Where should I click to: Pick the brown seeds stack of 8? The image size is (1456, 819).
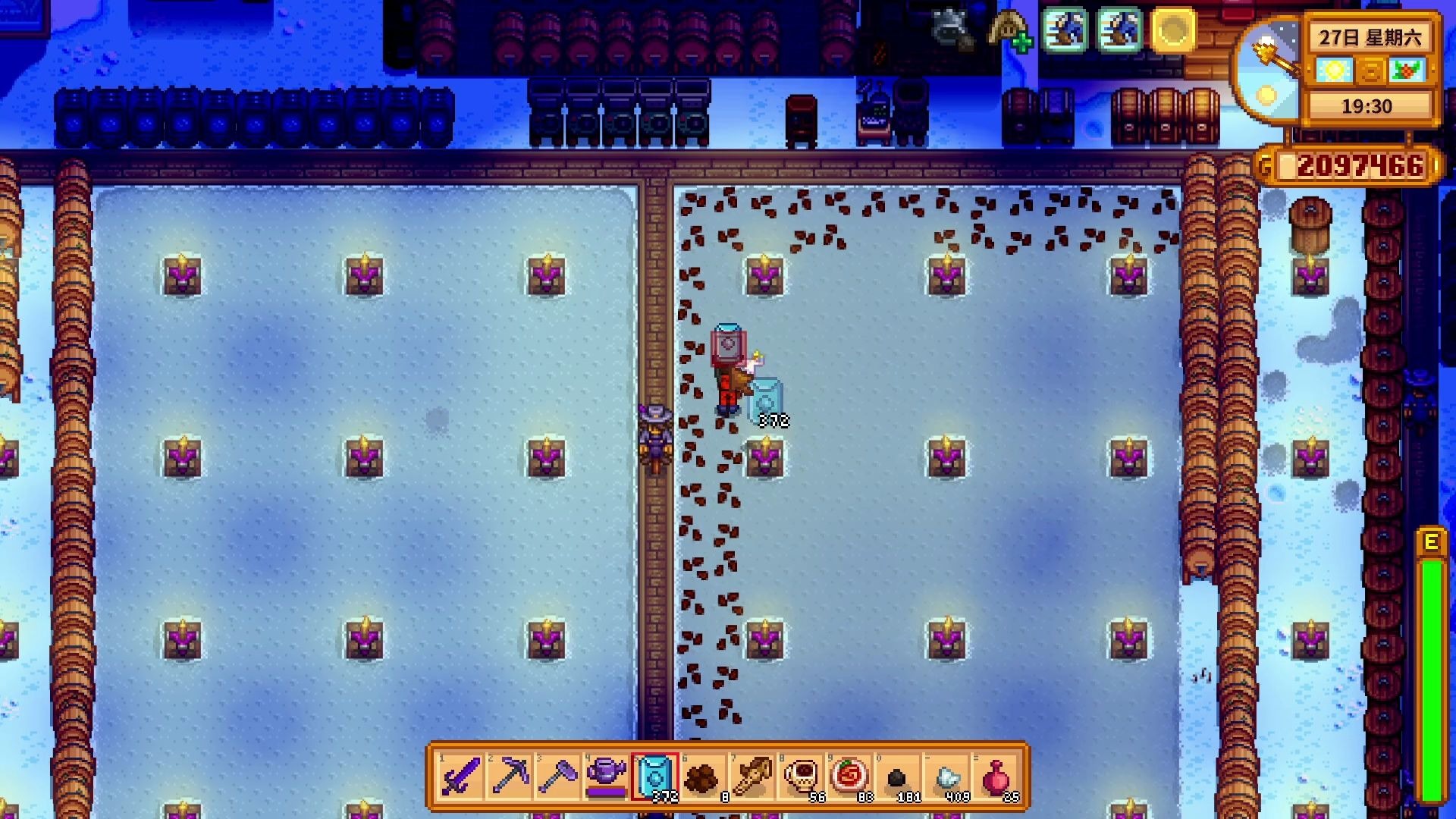coord(703,777)
